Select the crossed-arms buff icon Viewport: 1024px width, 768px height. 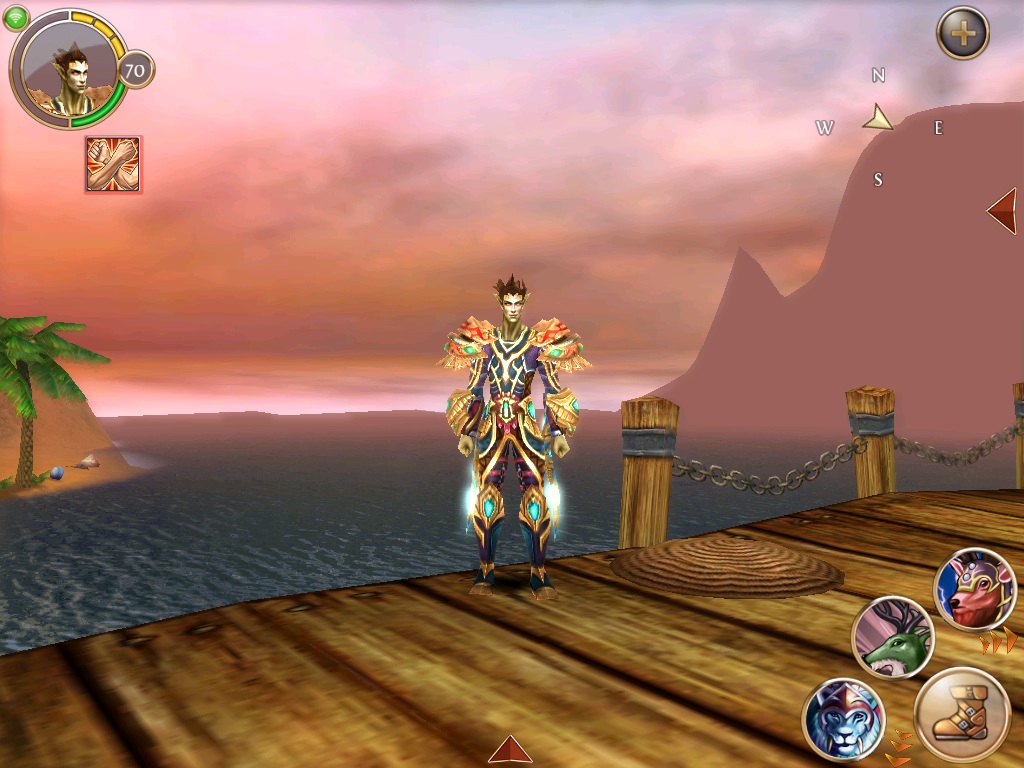(112, 164)
